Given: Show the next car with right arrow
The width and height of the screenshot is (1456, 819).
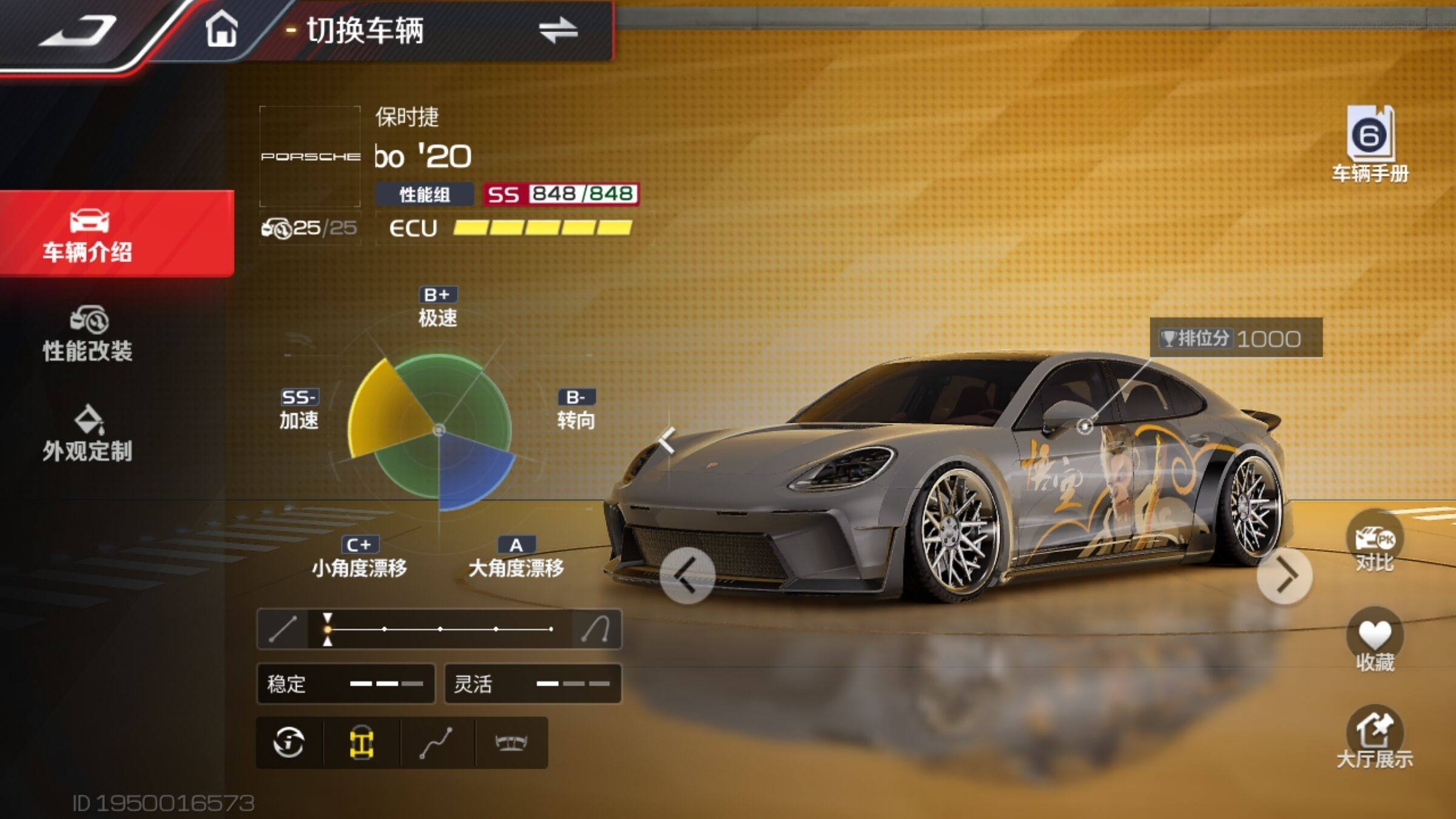Looking at the screenshot, I should 1284,576.
